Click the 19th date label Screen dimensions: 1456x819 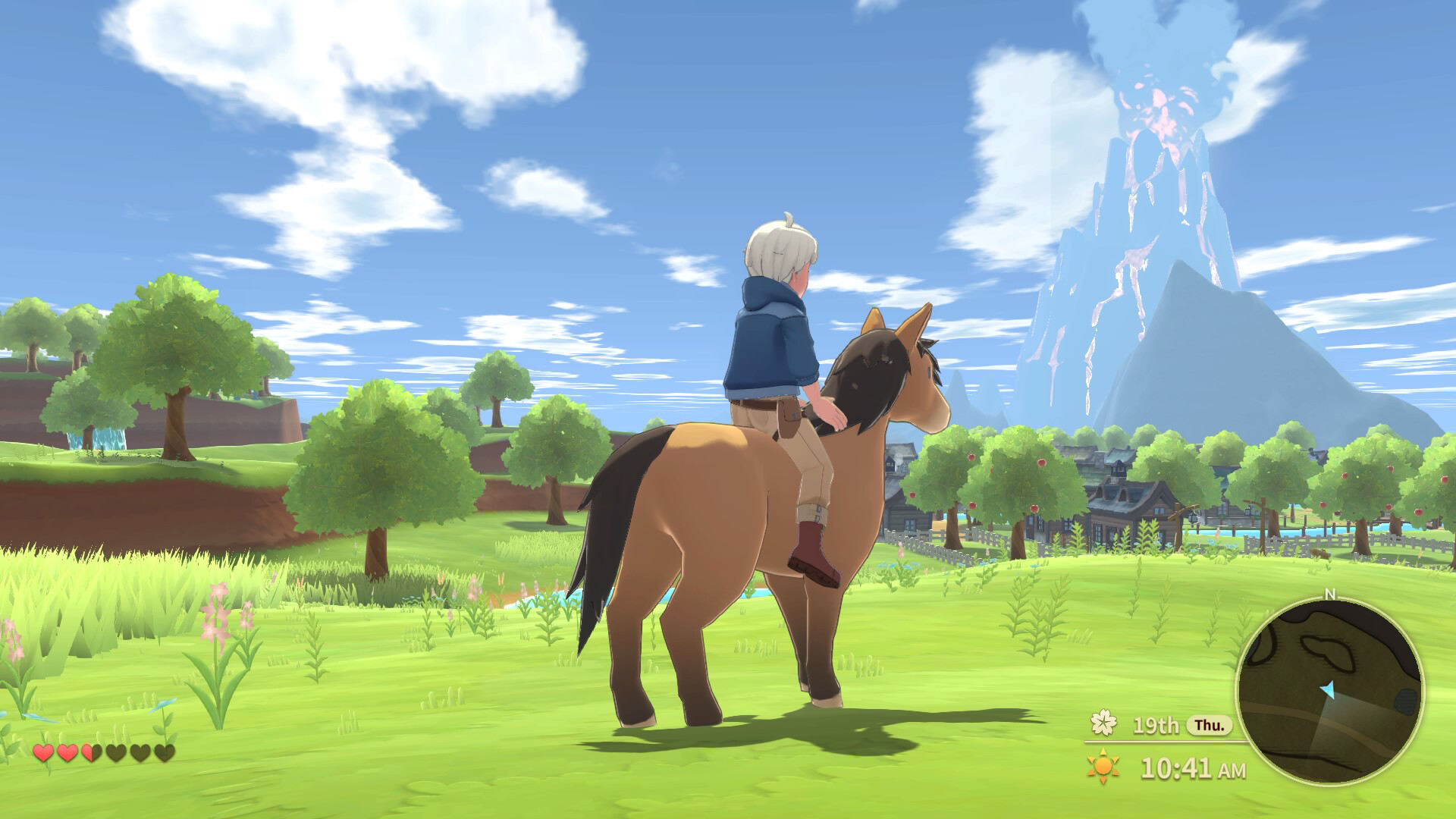1156,725
